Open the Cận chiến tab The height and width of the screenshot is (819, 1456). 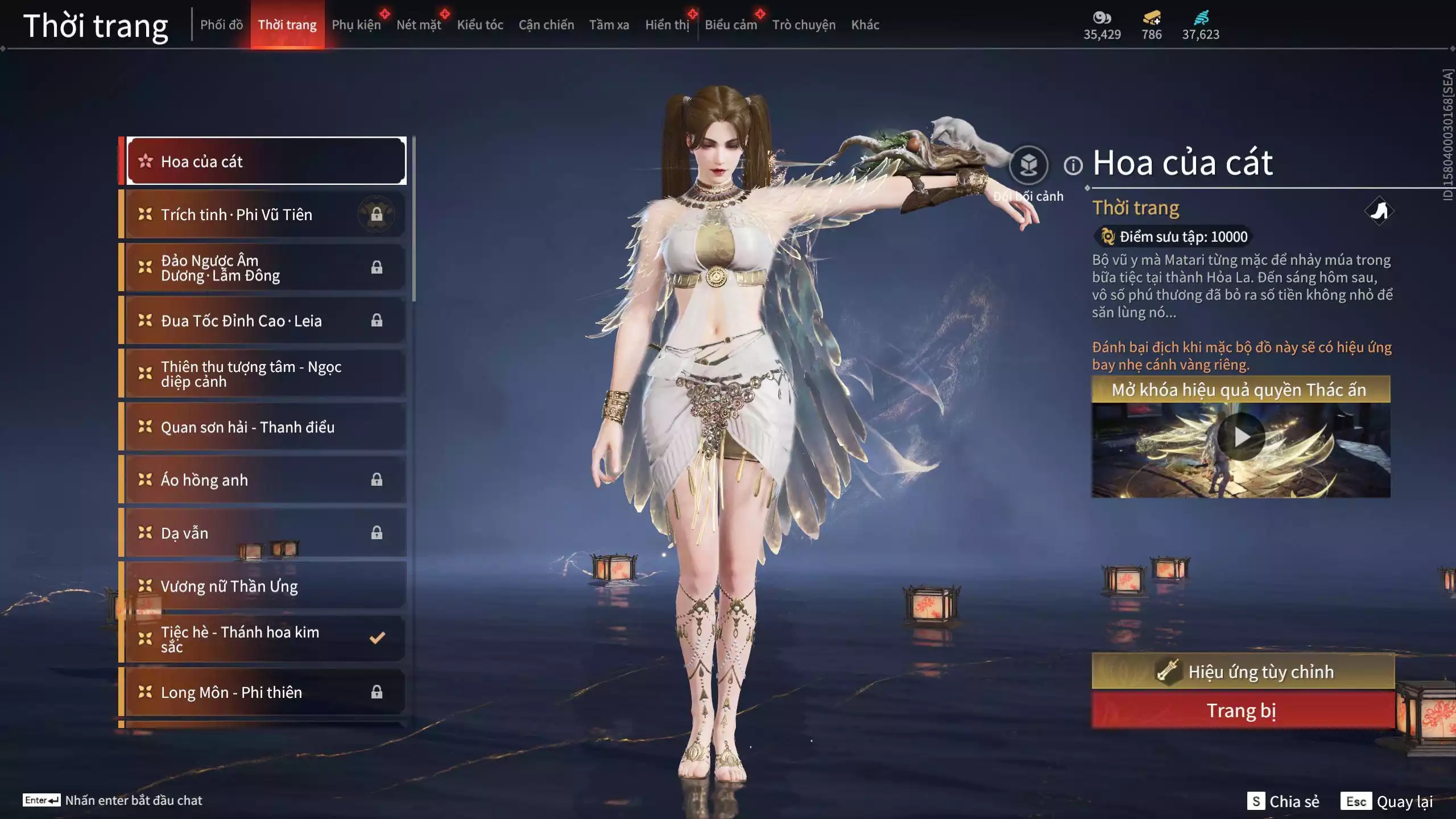(546, 25)
